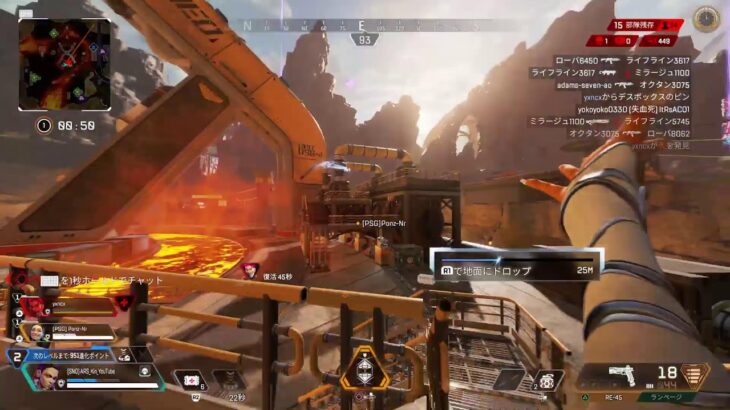
Task: Click the ranked badge emblem
Action: pos(706,18)
